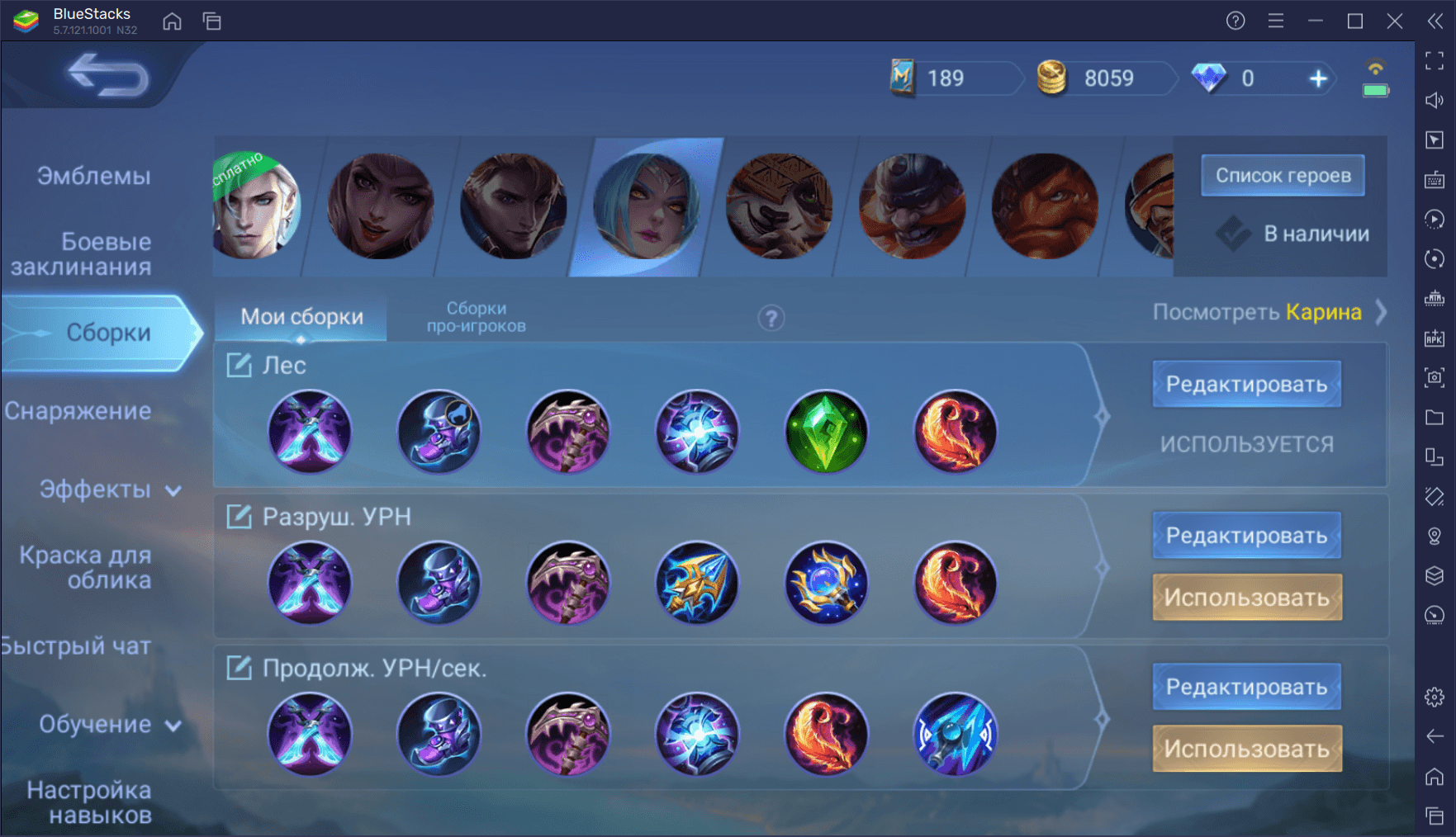Screen dimensions: 1456x837
Task: Toggle the В наличии filter checkbox
Action: pos(1233,234)
